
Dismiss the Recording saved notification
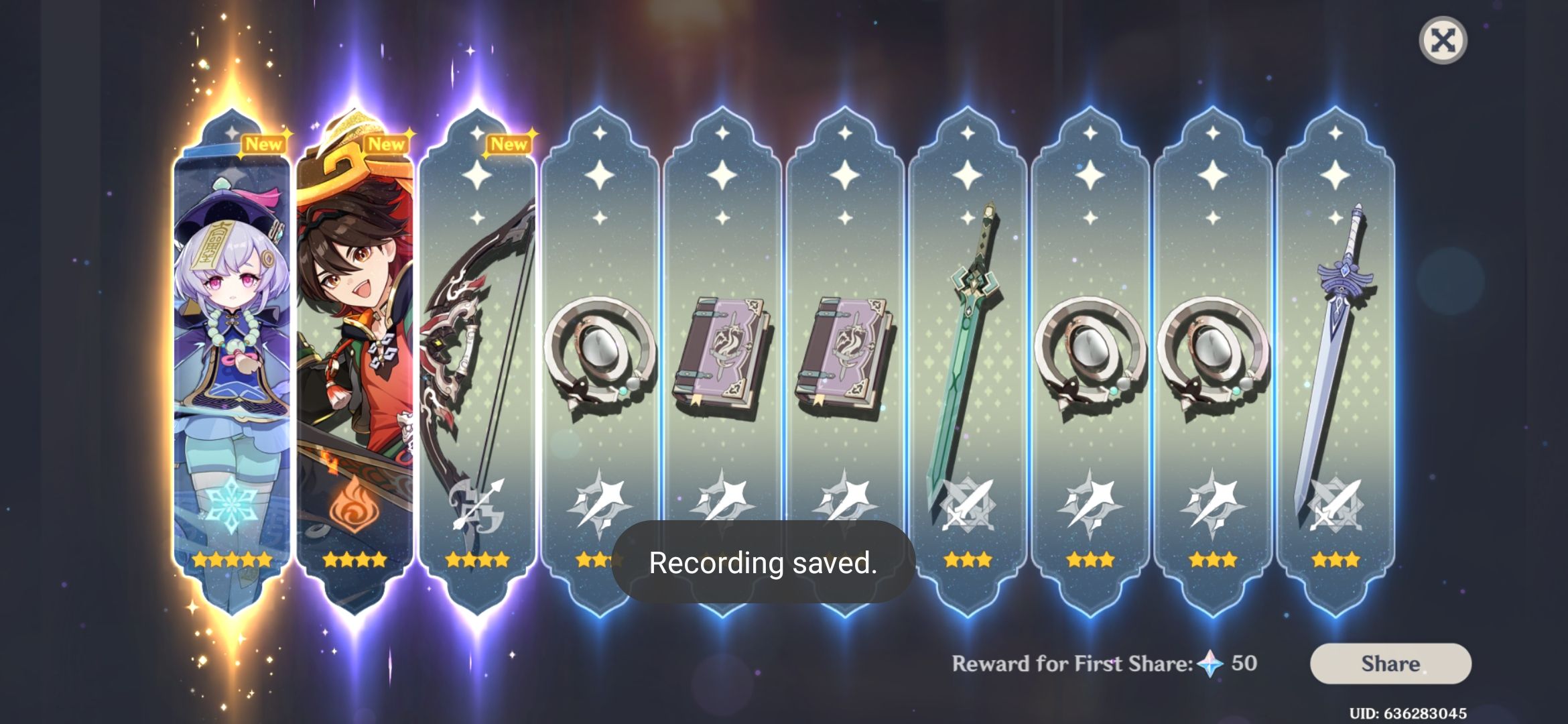coord(764,563)
